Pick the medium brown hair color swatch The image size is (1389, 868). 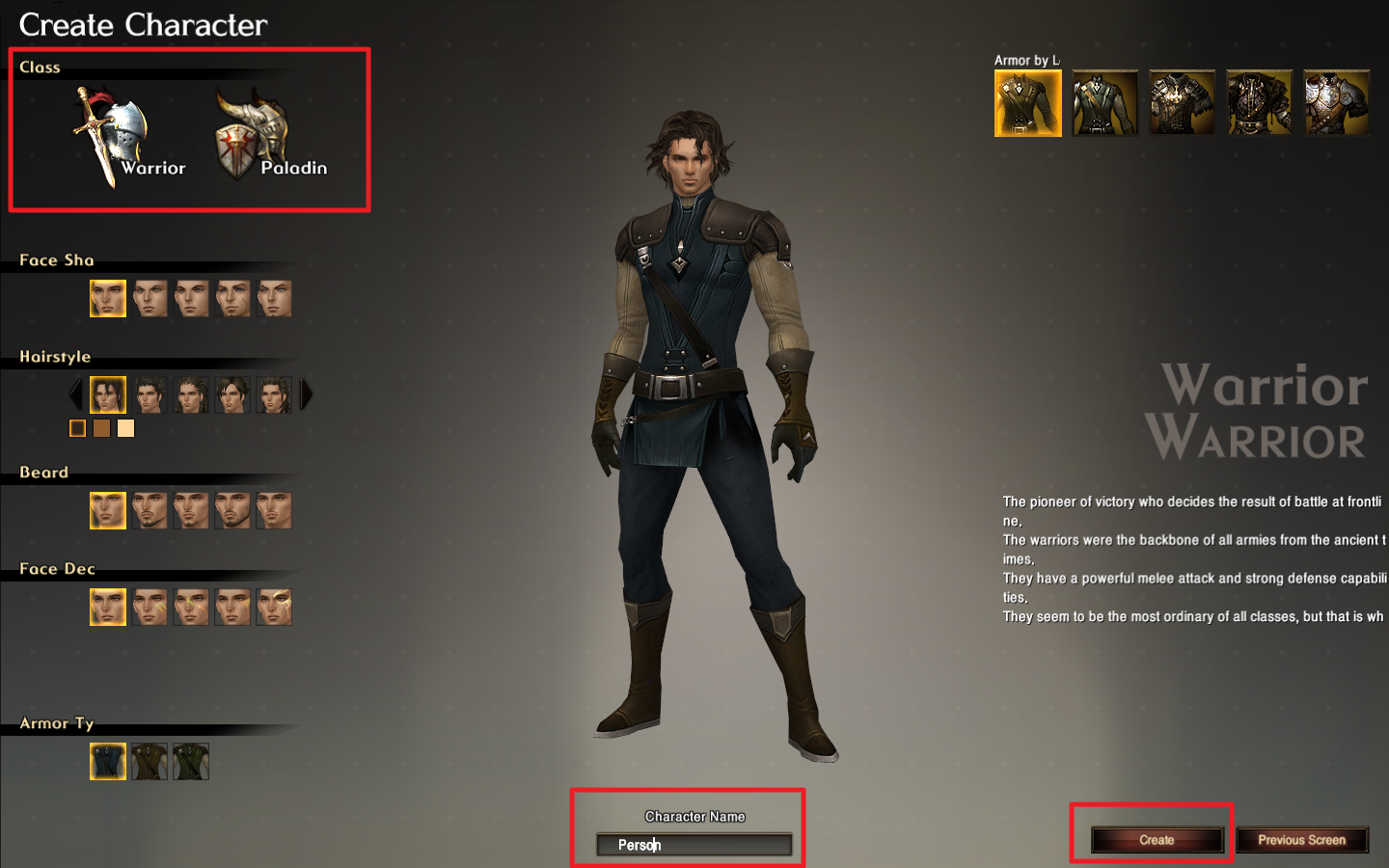pos(101,428)
